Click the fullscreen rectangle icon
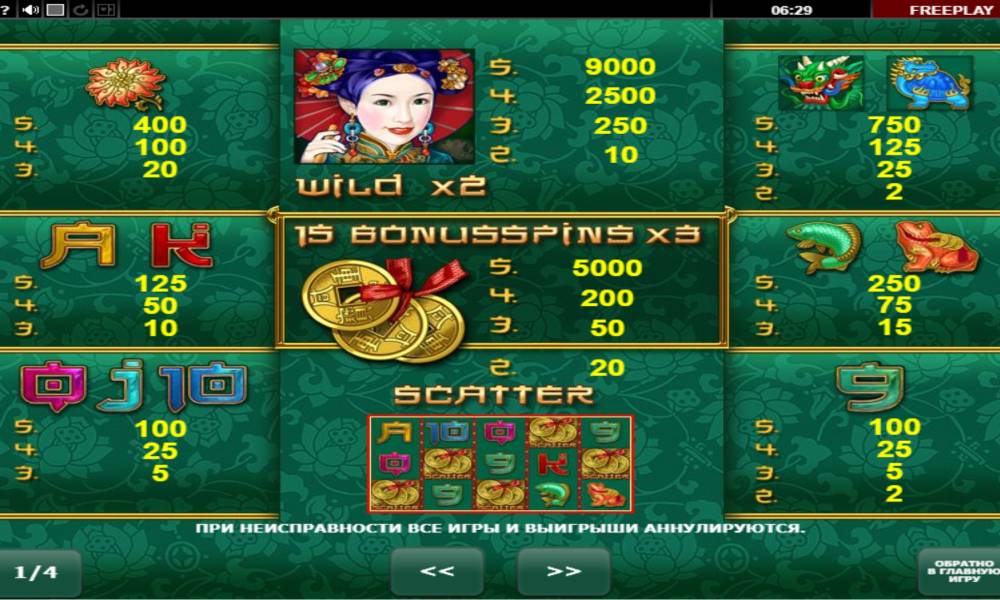 pos(56,10)
